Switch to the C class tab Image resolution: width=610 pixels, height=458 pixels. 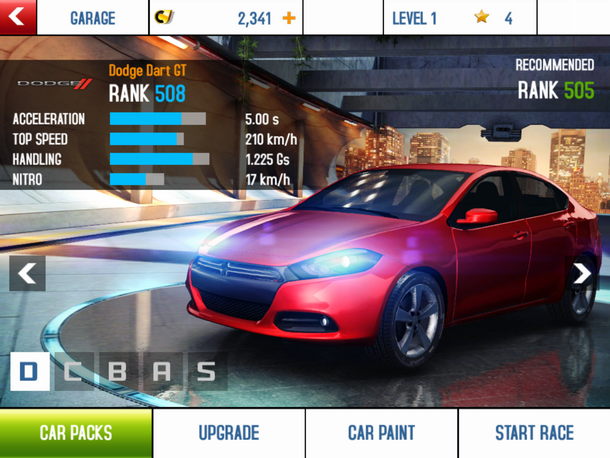73,372
